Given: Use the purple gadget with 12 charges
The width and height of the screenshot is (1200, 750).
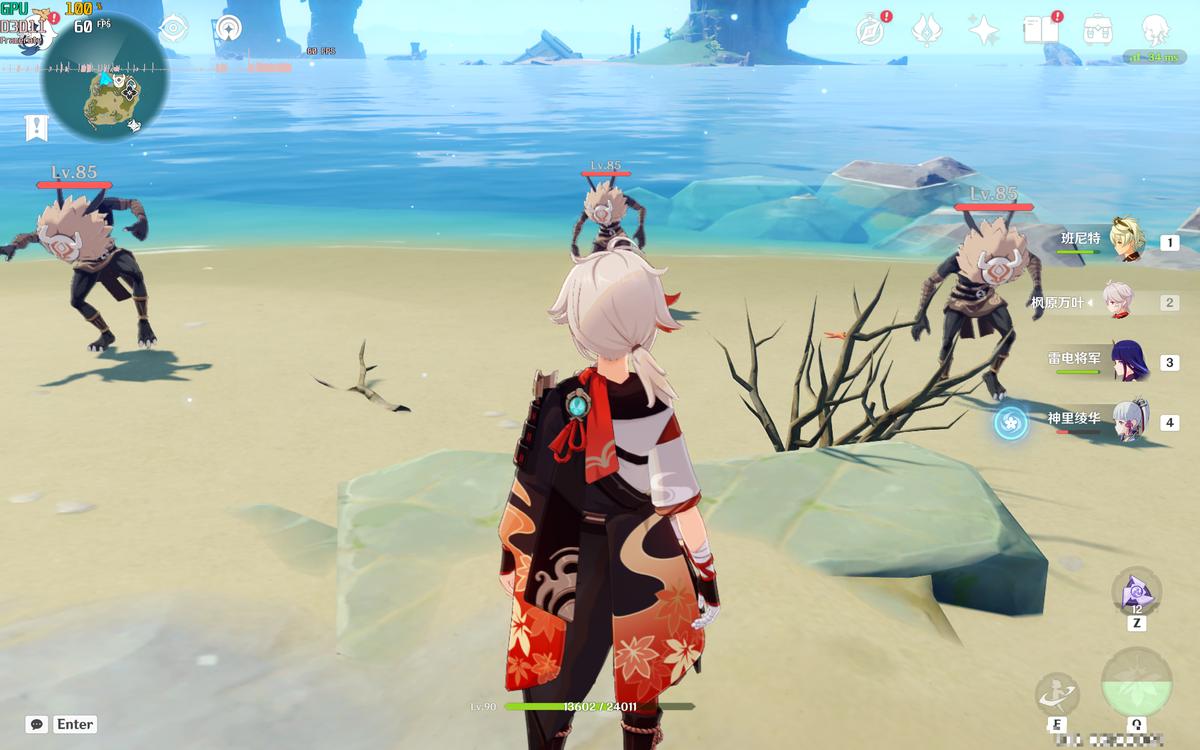Looking at the screenshot, I should [1136, 592].
